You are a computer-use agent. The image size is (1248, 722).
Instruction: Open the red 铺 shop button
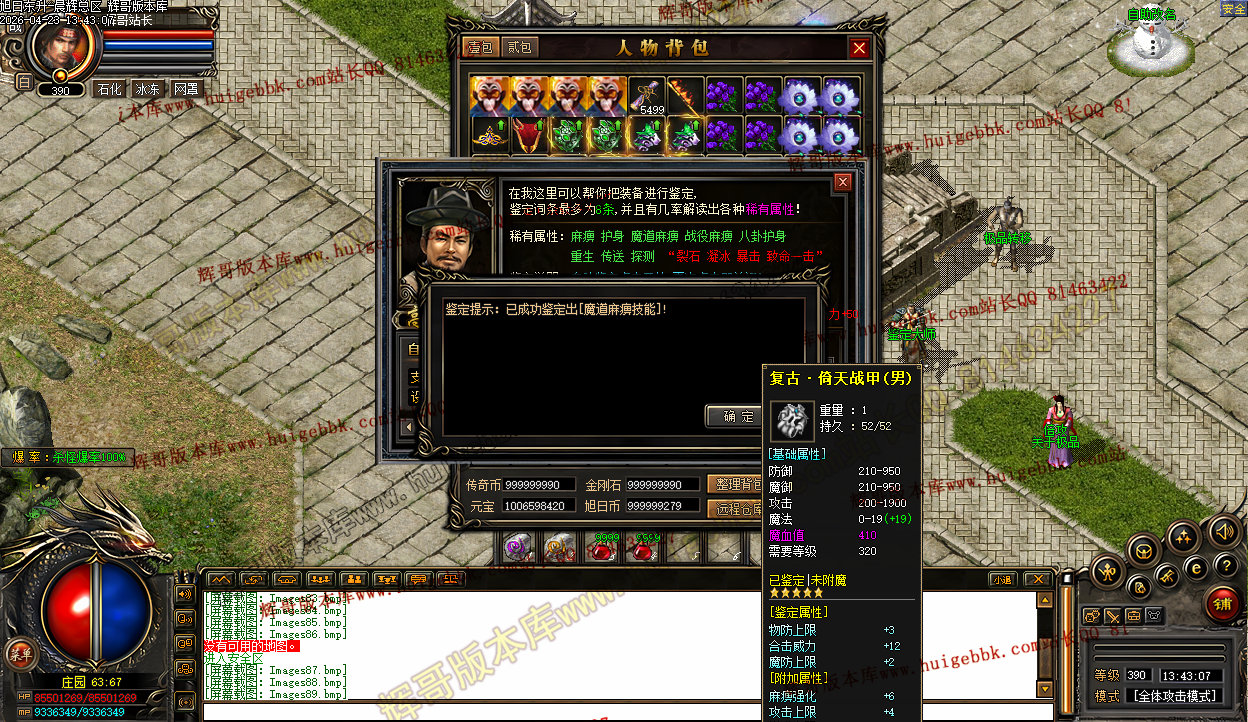click(x=1222, y=604)
